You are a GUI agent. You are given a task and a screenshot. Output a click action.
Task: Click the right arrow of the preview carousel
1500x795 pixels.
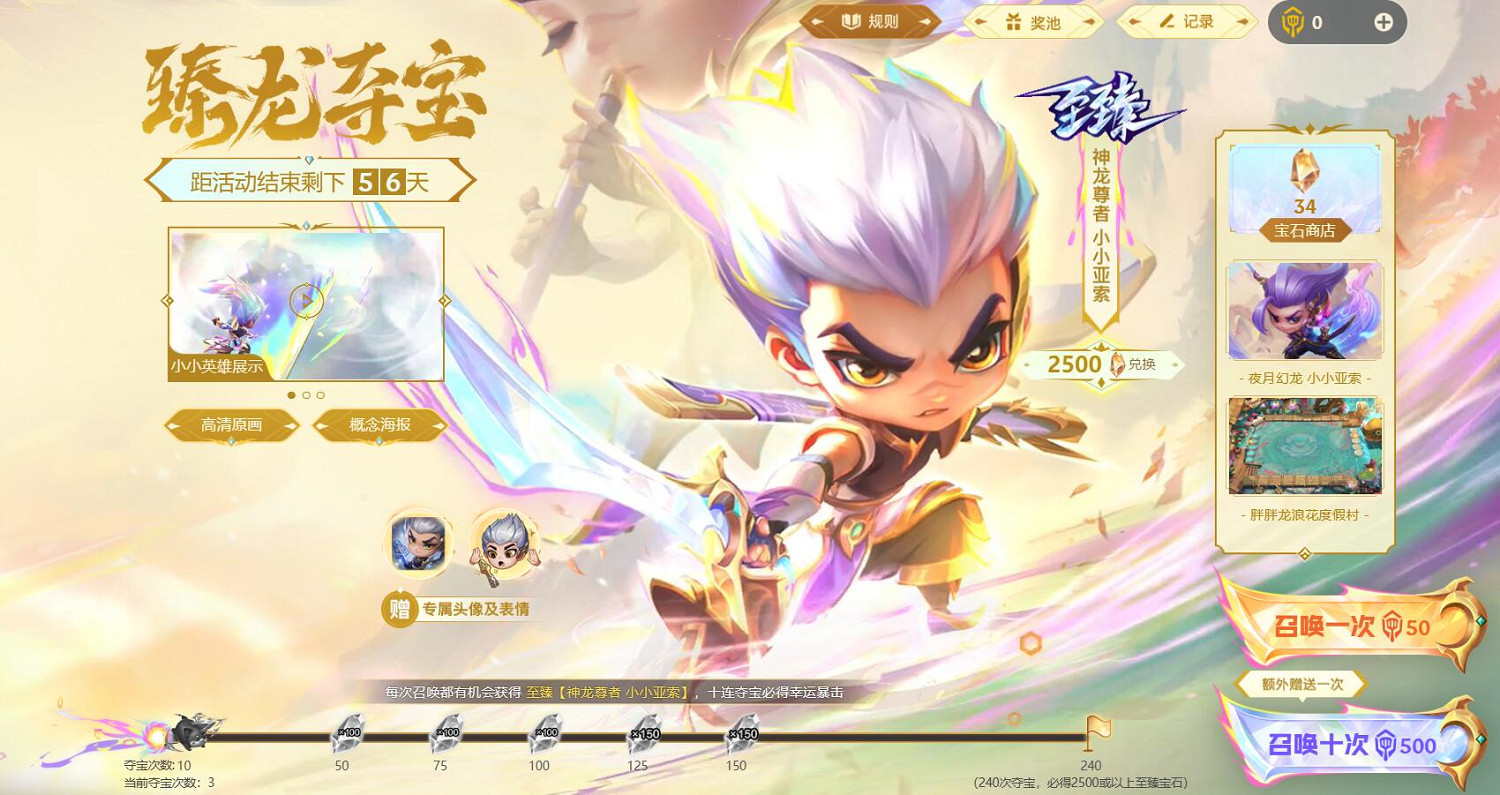(443, 302)
